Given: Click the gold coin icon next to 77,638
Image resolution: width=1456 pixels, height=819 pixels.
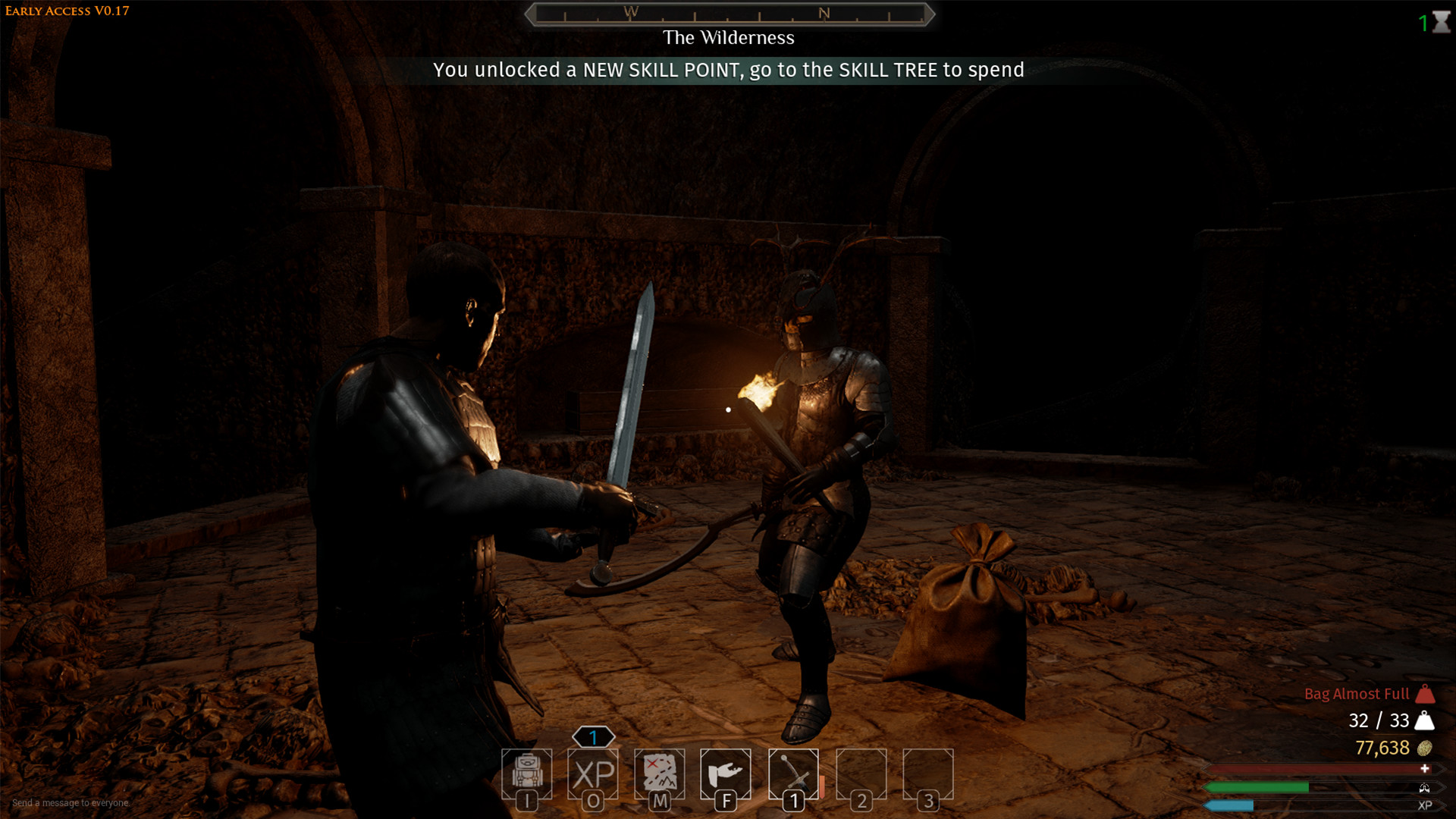Looking at the screenshot, I should [1424, 748].
